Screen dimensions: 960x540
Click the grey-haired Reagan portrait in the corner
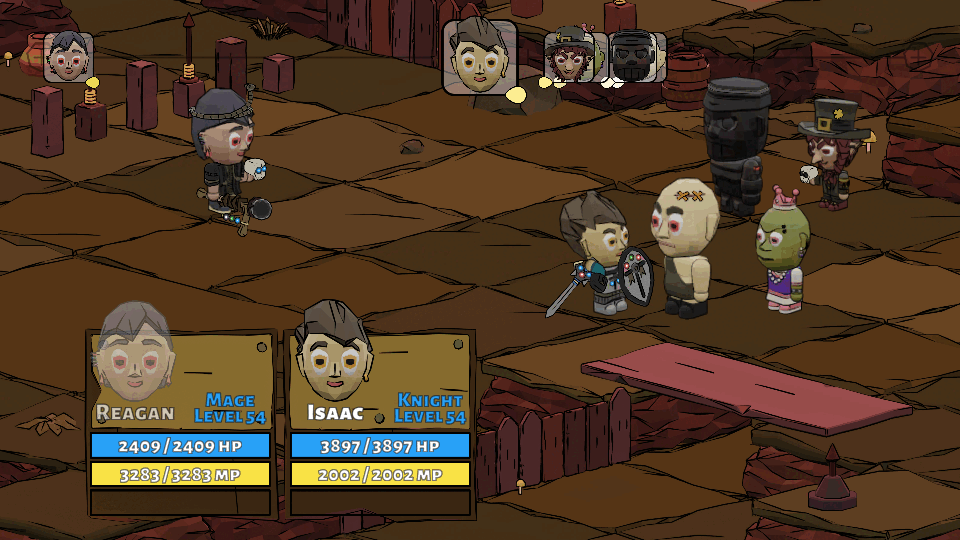coord(68,57)
